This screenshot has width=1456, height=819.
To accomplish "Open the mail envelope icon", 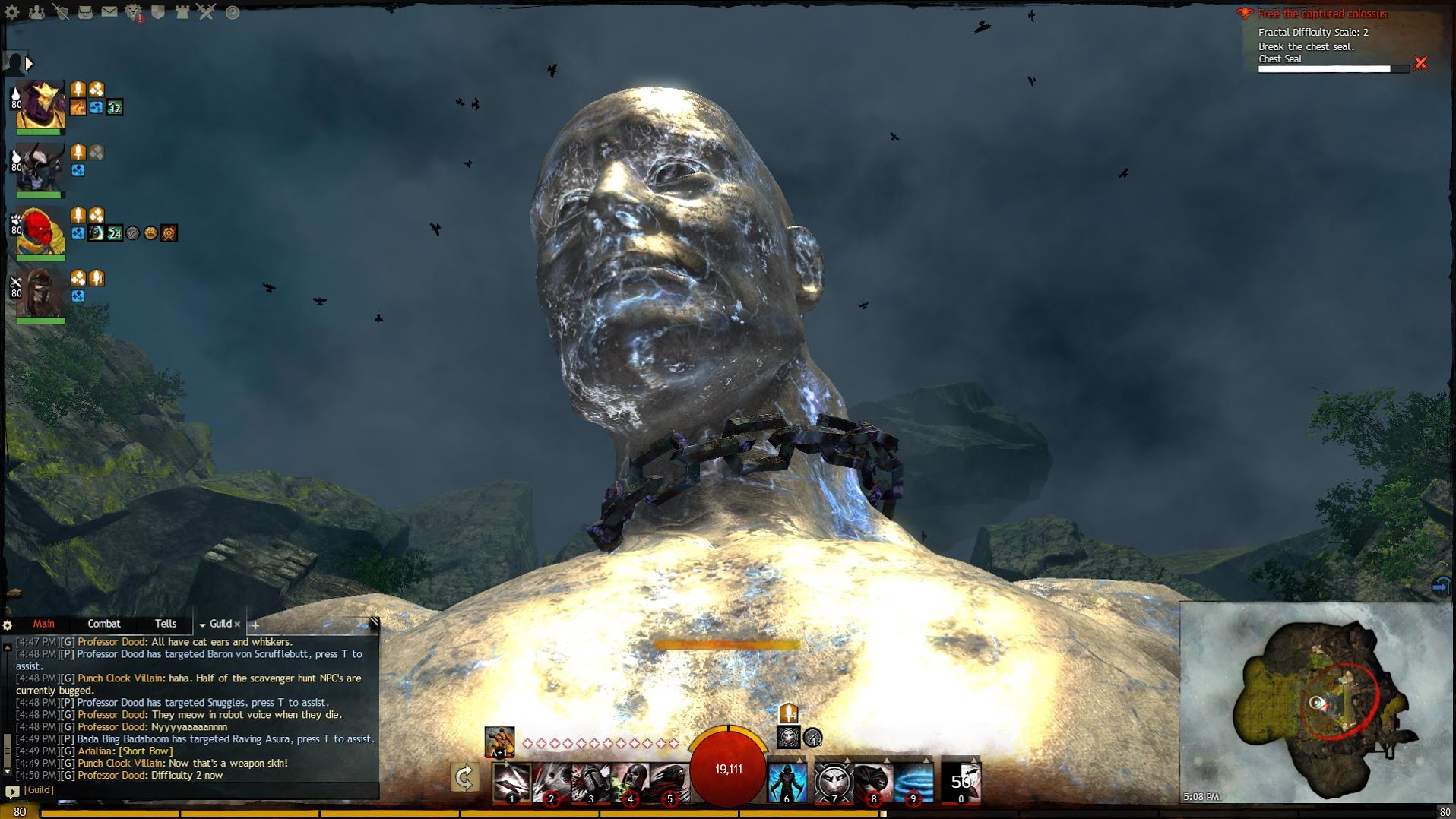I will tap(109, 12).
